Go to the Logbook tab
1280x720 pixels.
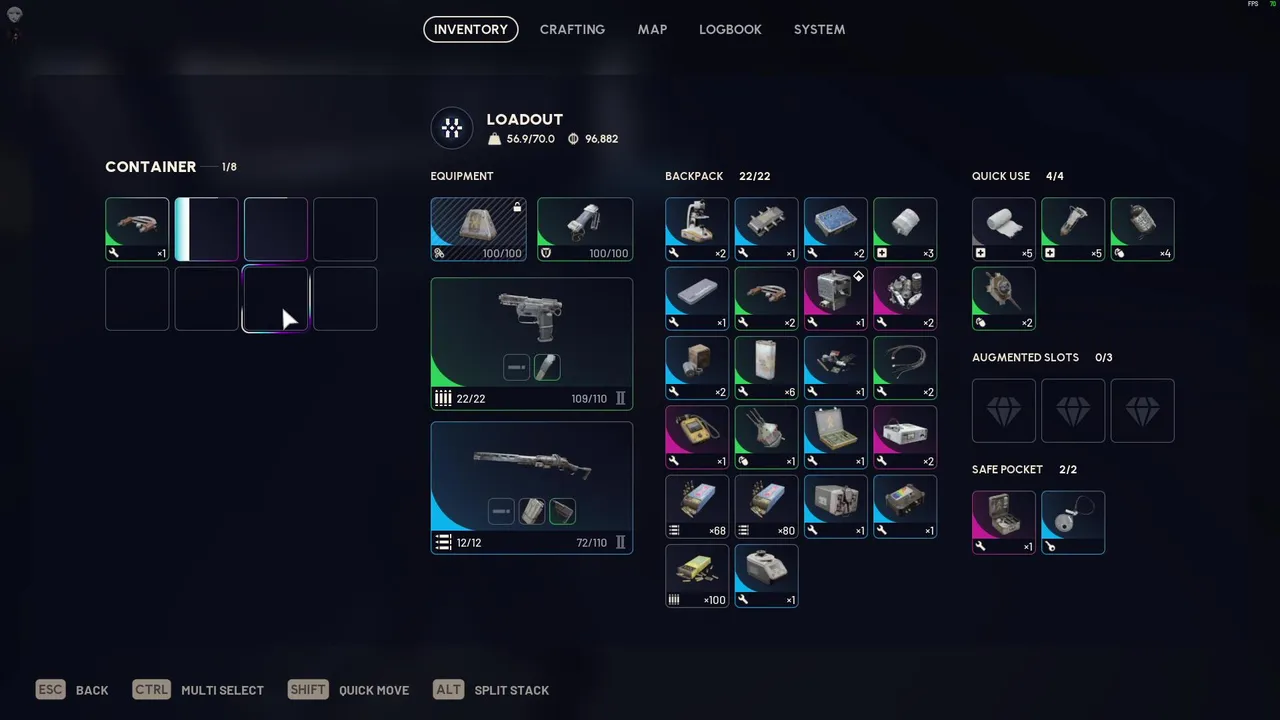point(730,29)
